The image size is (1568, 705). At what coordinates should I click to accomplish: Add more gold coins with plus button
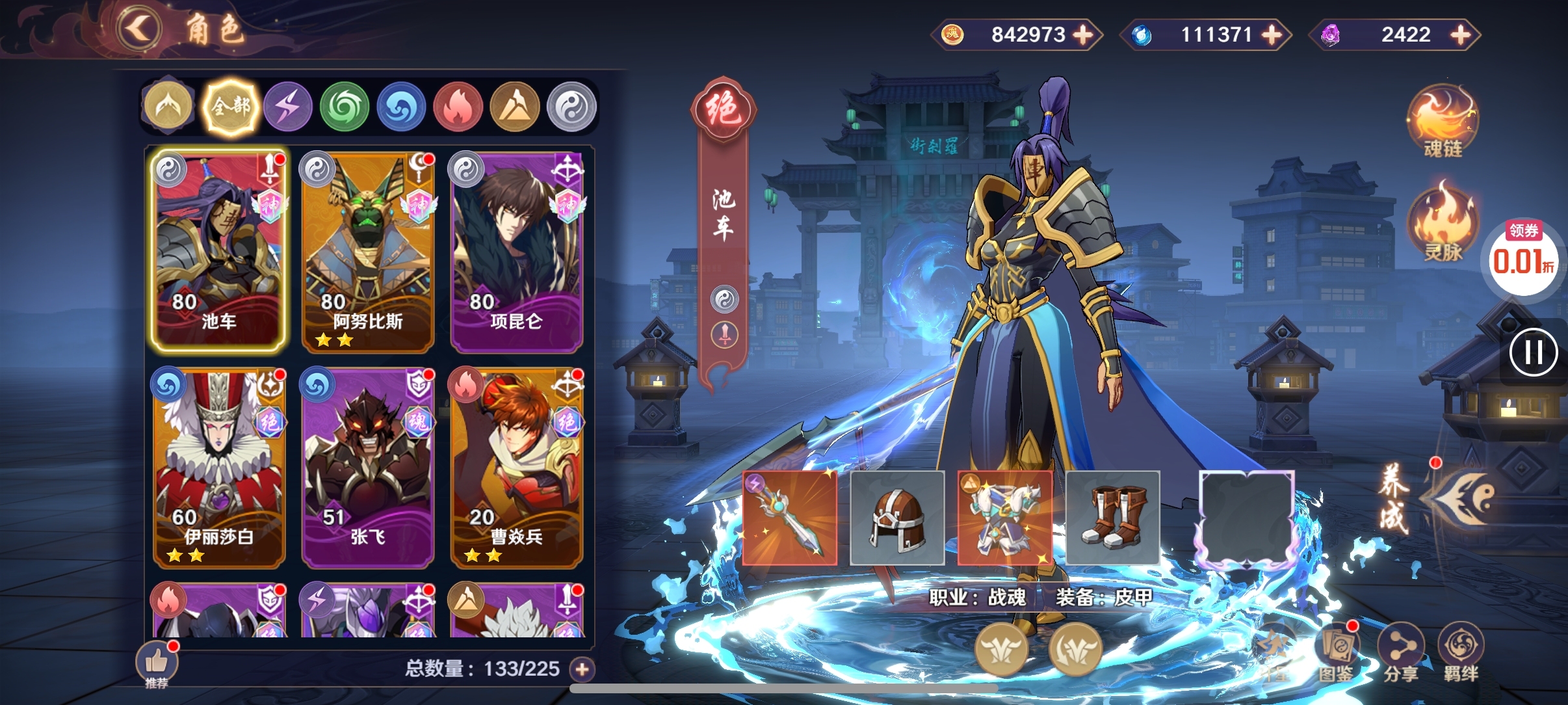point(1083,34)
